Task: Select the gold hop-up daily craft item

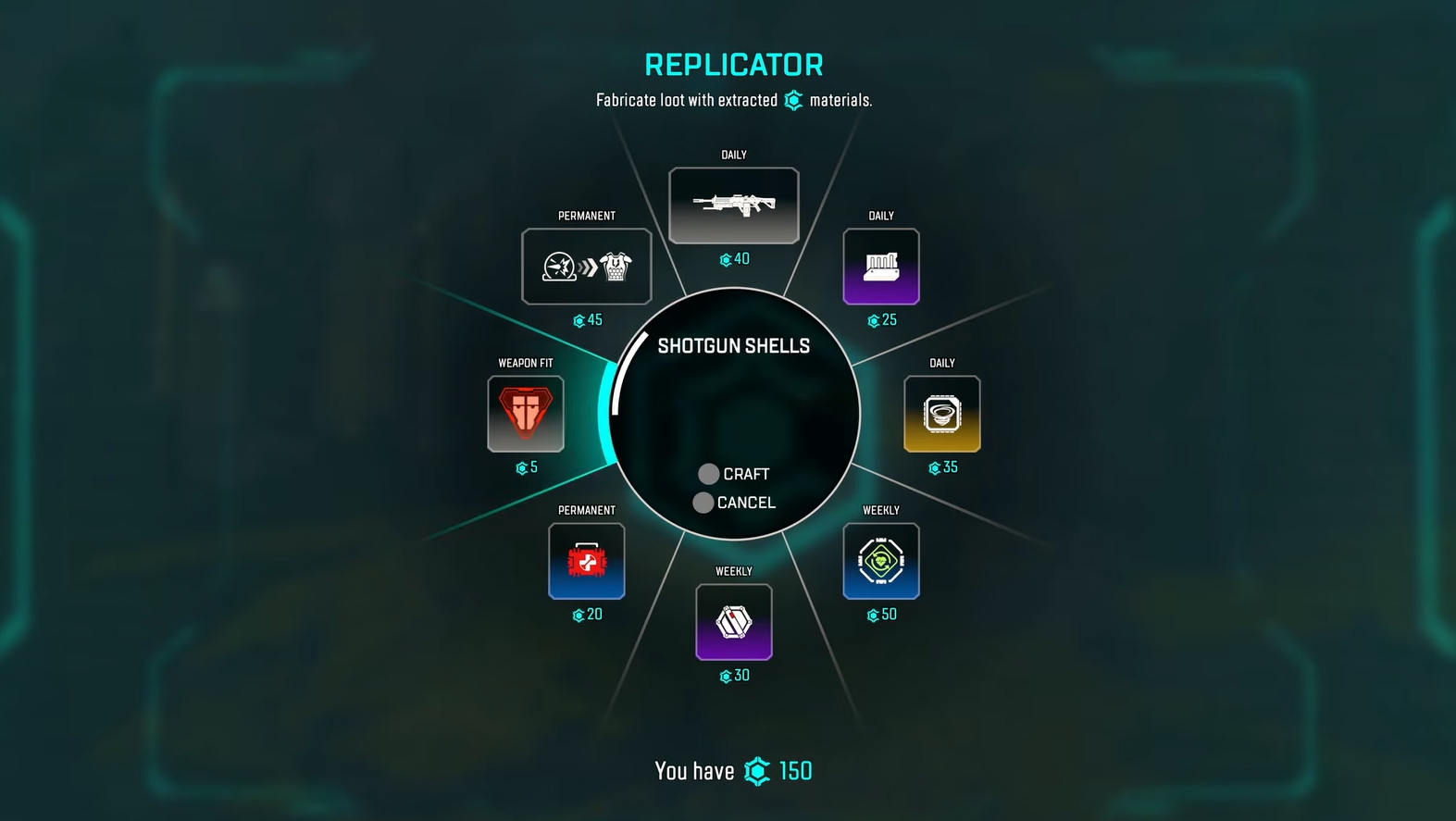Action: tap(941, 414)
